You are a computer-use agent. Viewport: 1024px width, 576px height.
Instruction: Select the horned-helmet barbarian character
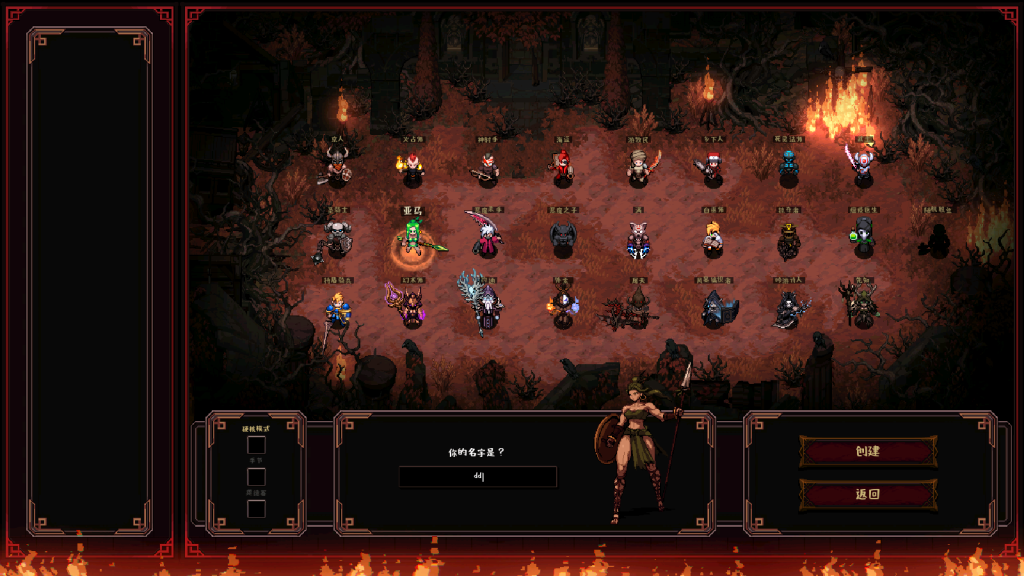[x=336, y=166]
